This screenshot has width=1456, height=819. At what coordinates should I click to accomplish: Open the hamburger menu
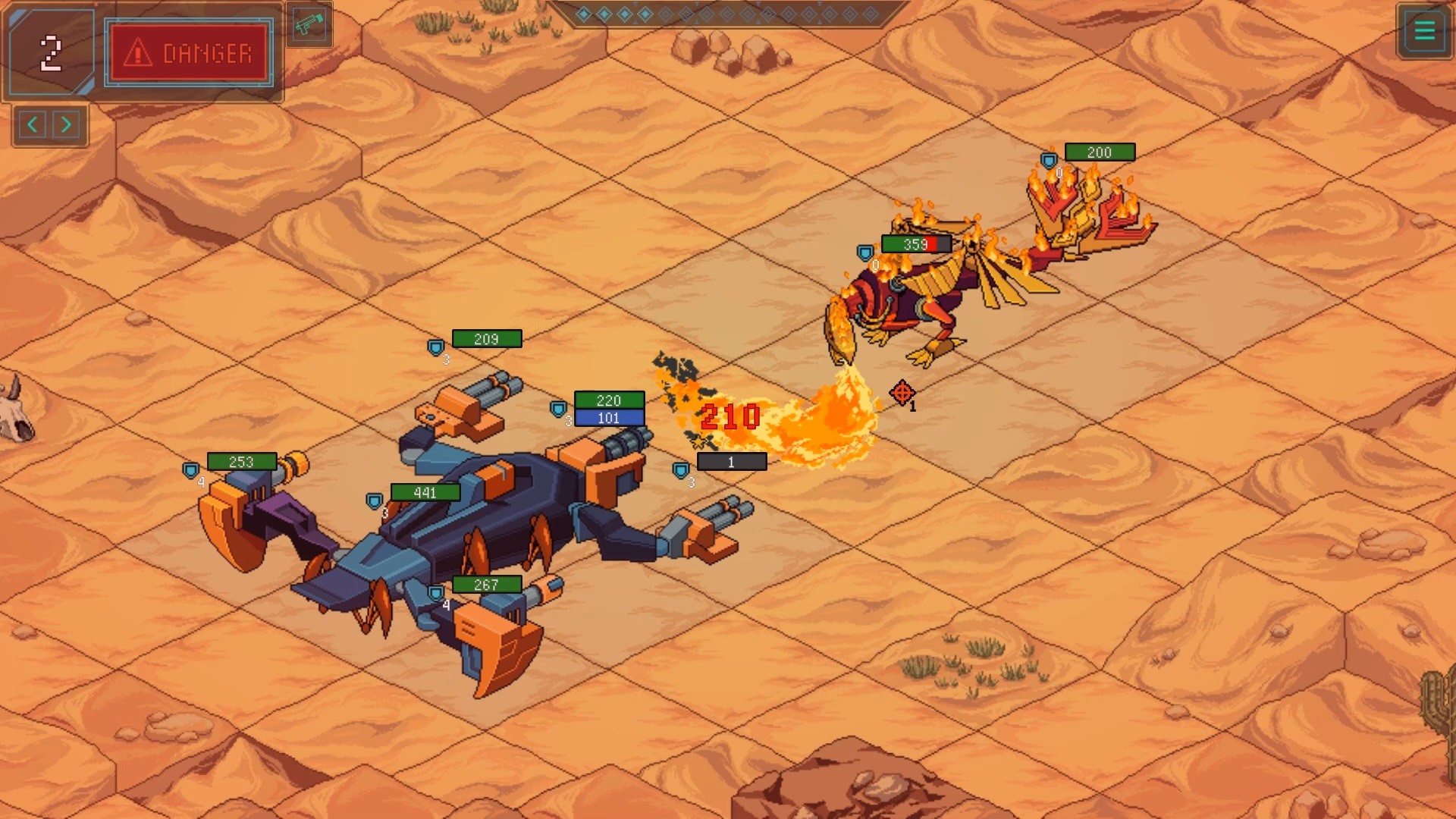click(1424, 31)
